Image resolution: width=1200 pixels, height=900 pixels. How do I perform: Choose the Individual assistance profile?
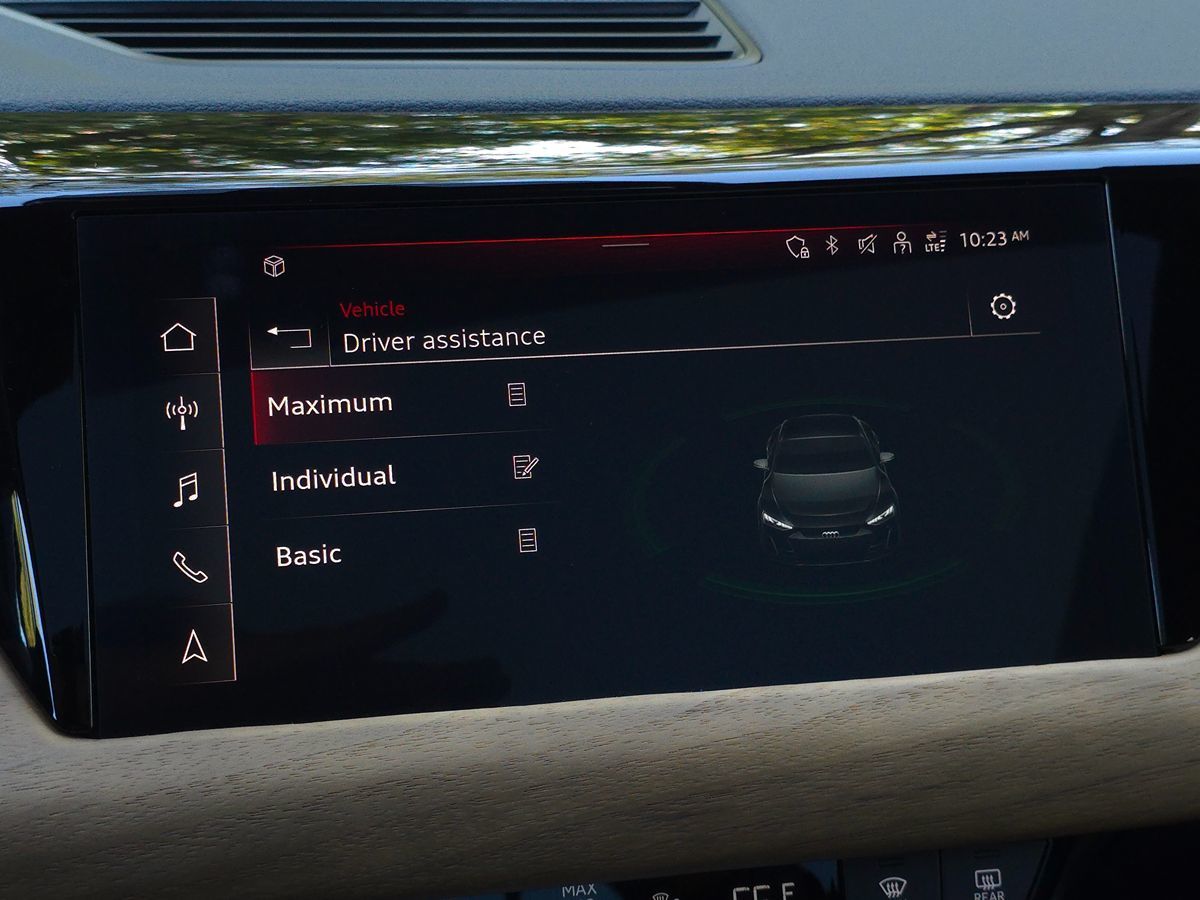334,479
